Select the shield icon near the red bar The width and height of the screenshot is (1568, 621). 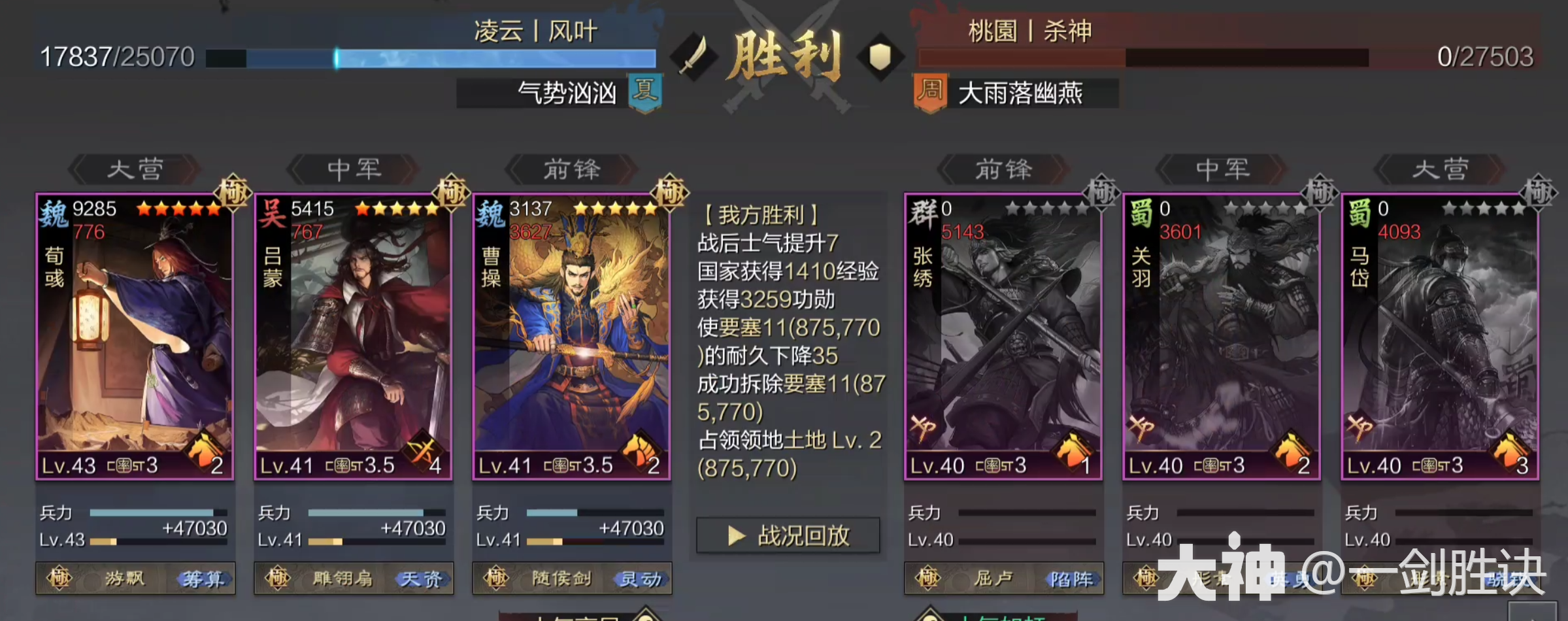tap(880, 58)
